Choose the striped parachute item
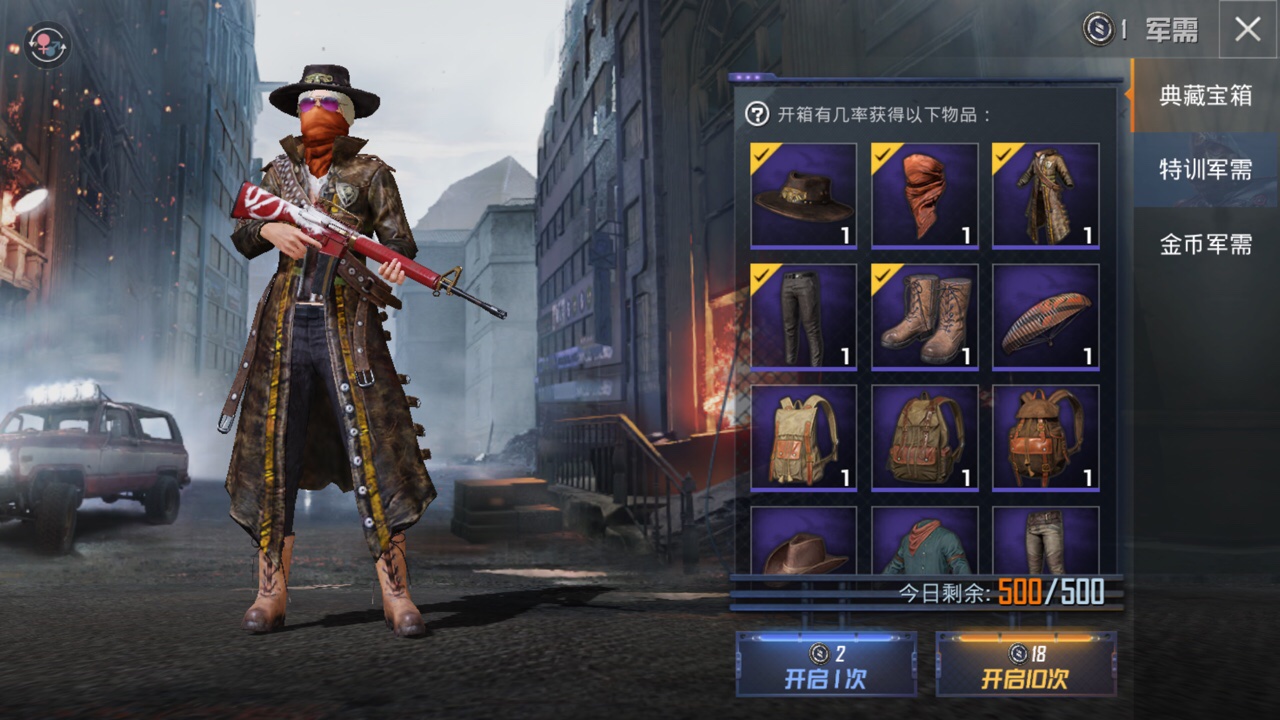 click(x=1046, y=316)
